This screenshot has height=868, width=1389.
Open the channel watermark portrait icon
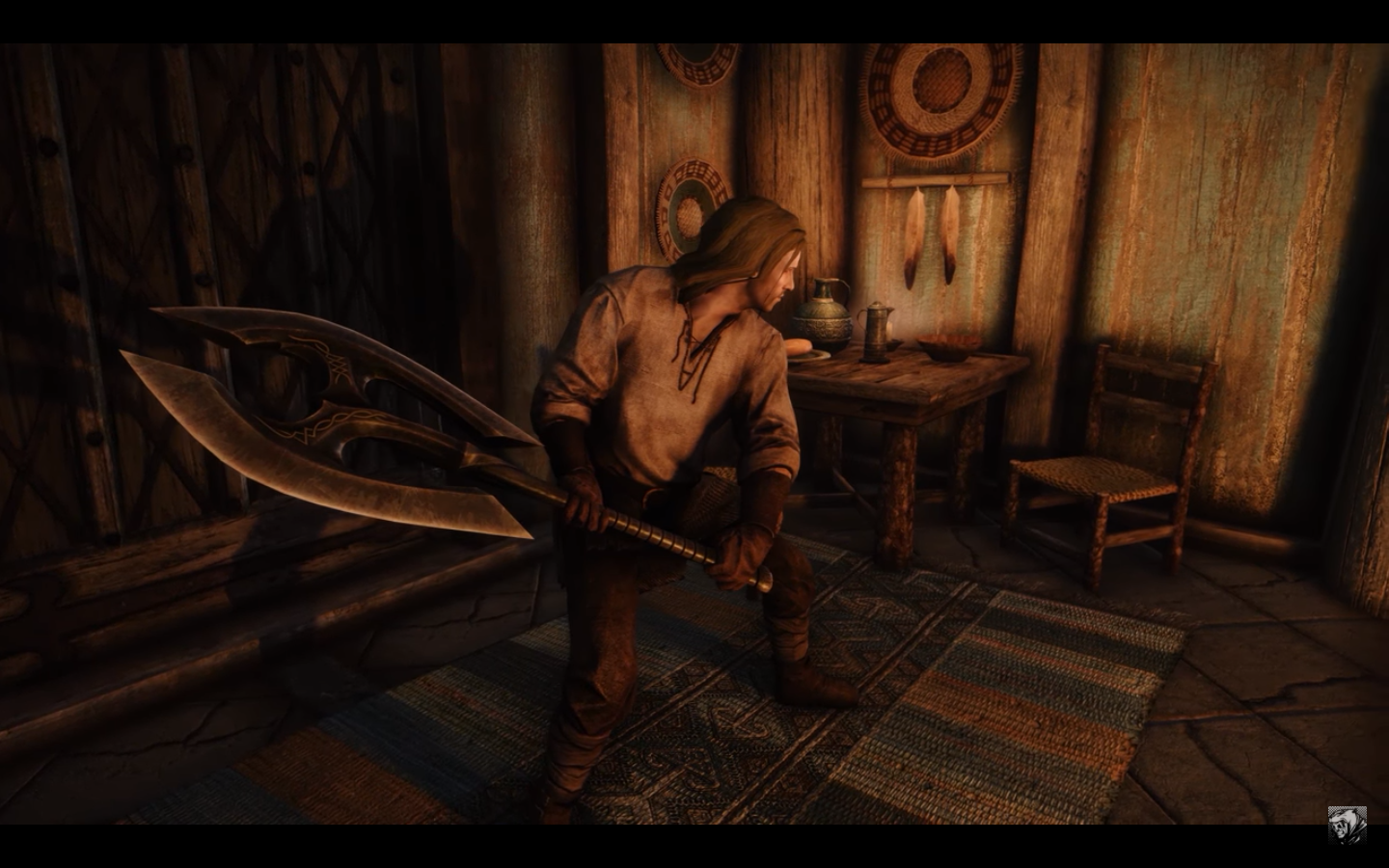point(1347,825)
